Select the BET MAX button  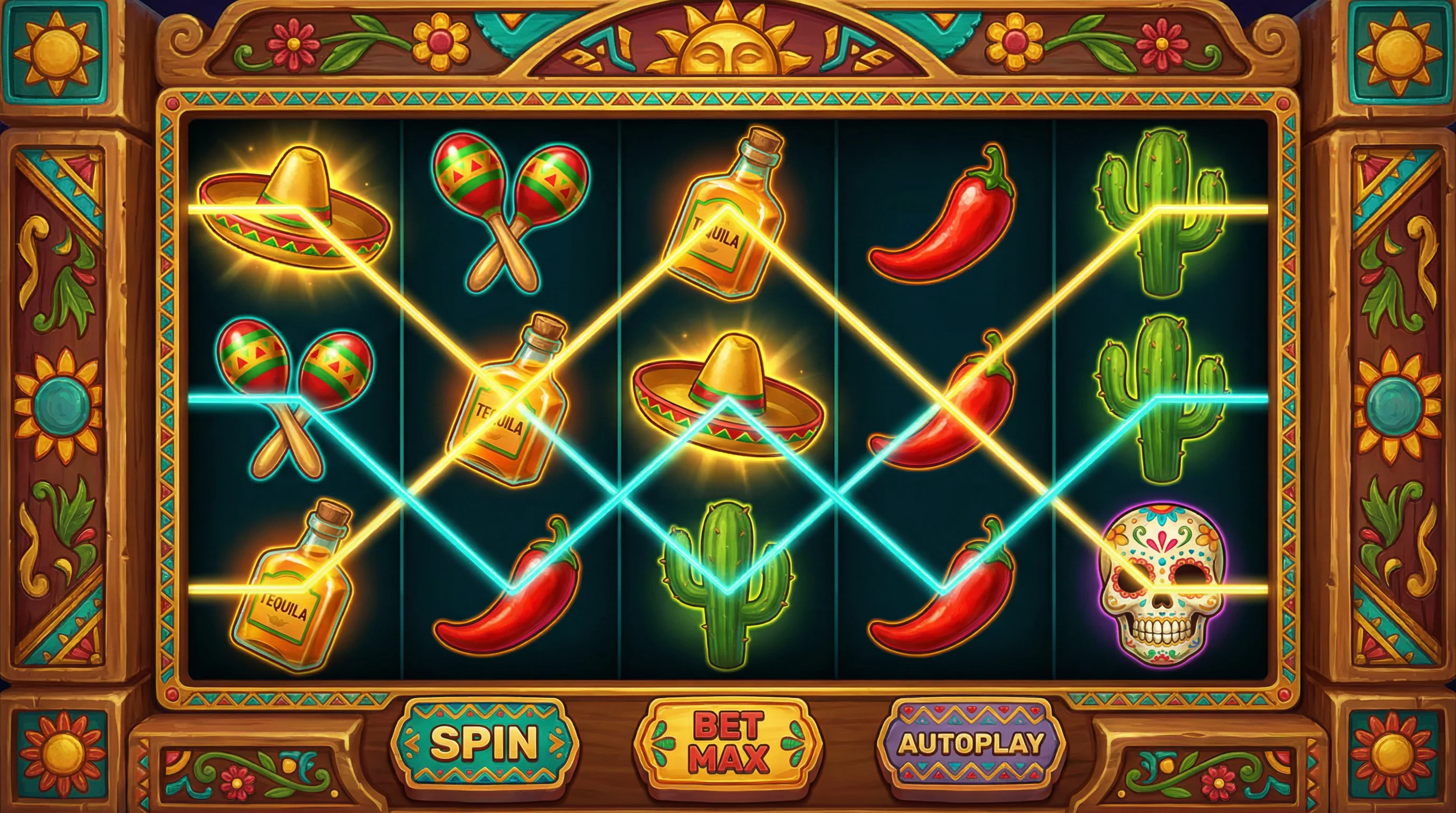tap(728, 742)
